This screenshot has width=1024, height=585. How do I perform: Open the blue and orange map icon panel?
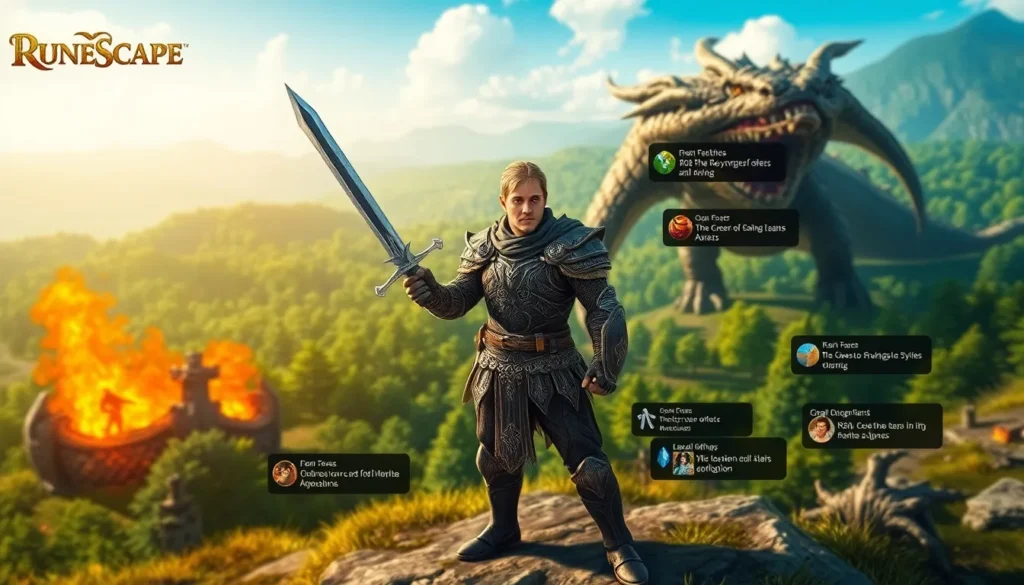point(860,355)
